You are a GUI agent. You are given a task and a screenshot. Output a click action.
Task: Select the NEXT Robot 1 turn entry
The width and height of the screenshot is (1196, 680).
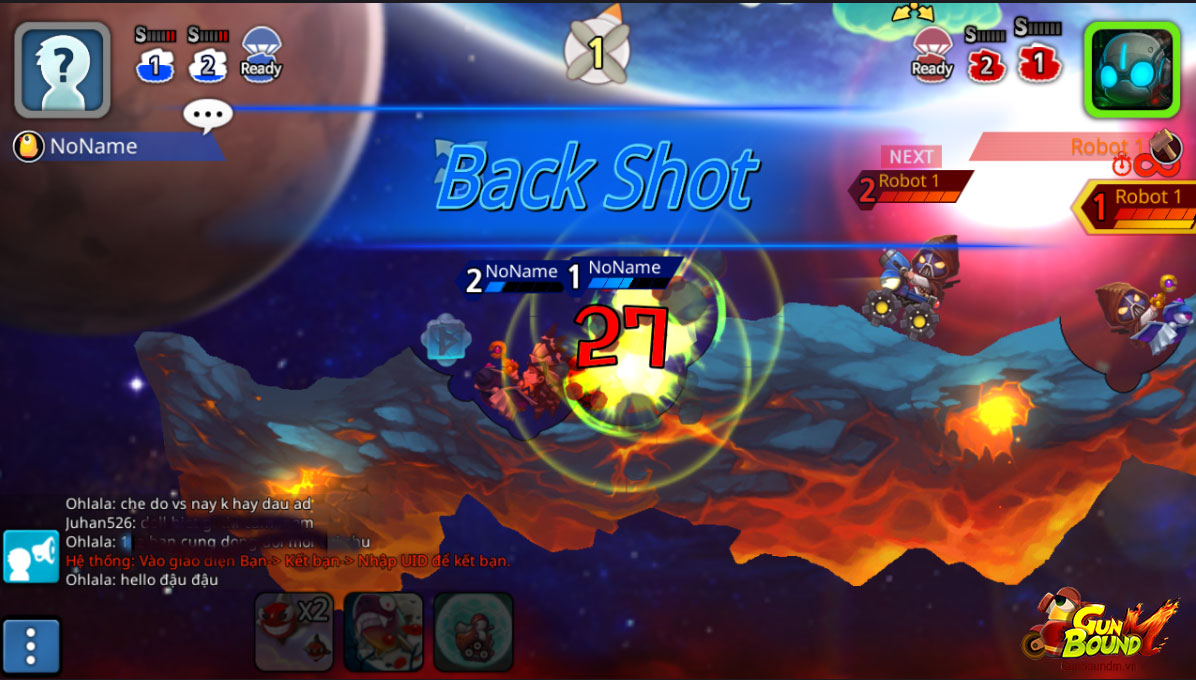[910, 184]
